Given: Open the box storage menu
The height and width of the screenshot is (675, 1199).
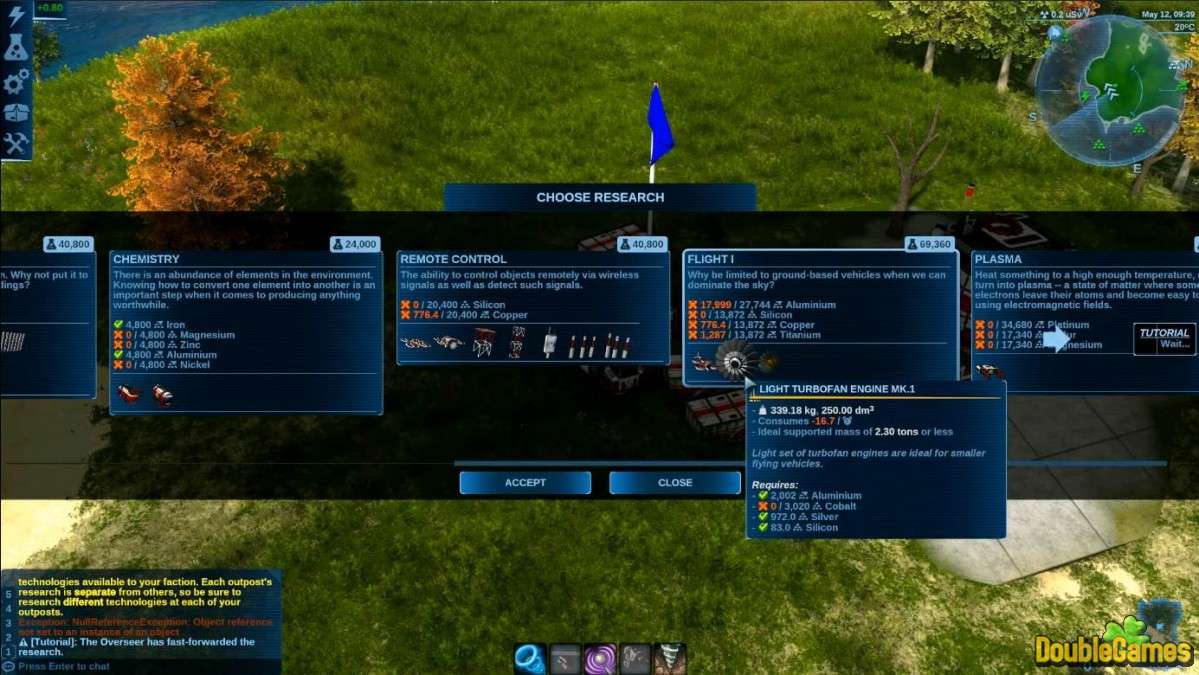Looking at the screenshot, I should click(16, 112).
